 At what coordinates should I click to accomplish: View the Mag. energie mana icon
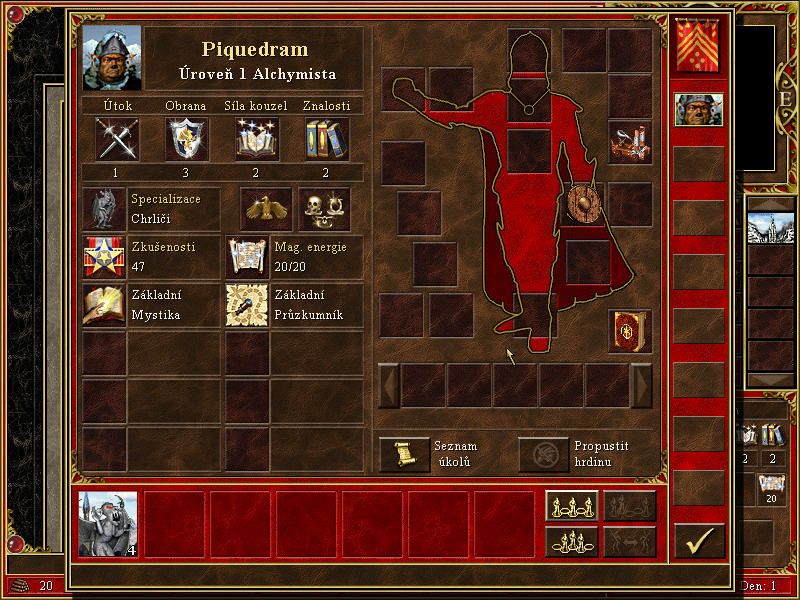[x=247, y=257]
